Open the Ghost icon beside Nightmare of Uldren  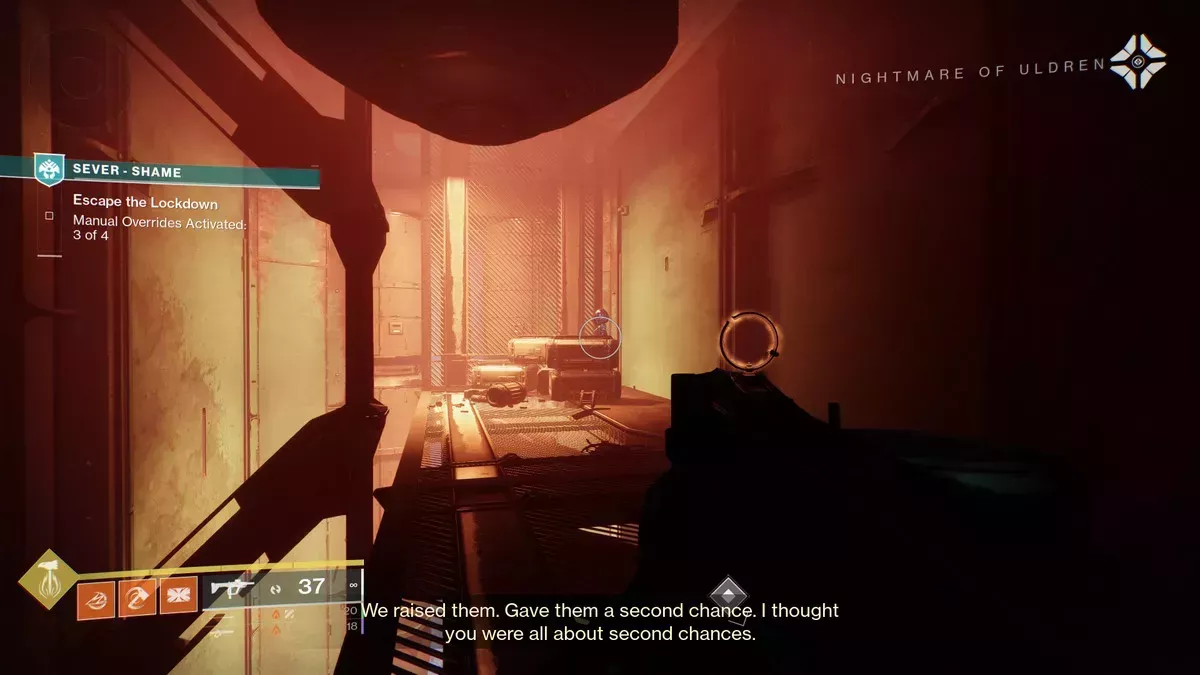[1137, 61]
